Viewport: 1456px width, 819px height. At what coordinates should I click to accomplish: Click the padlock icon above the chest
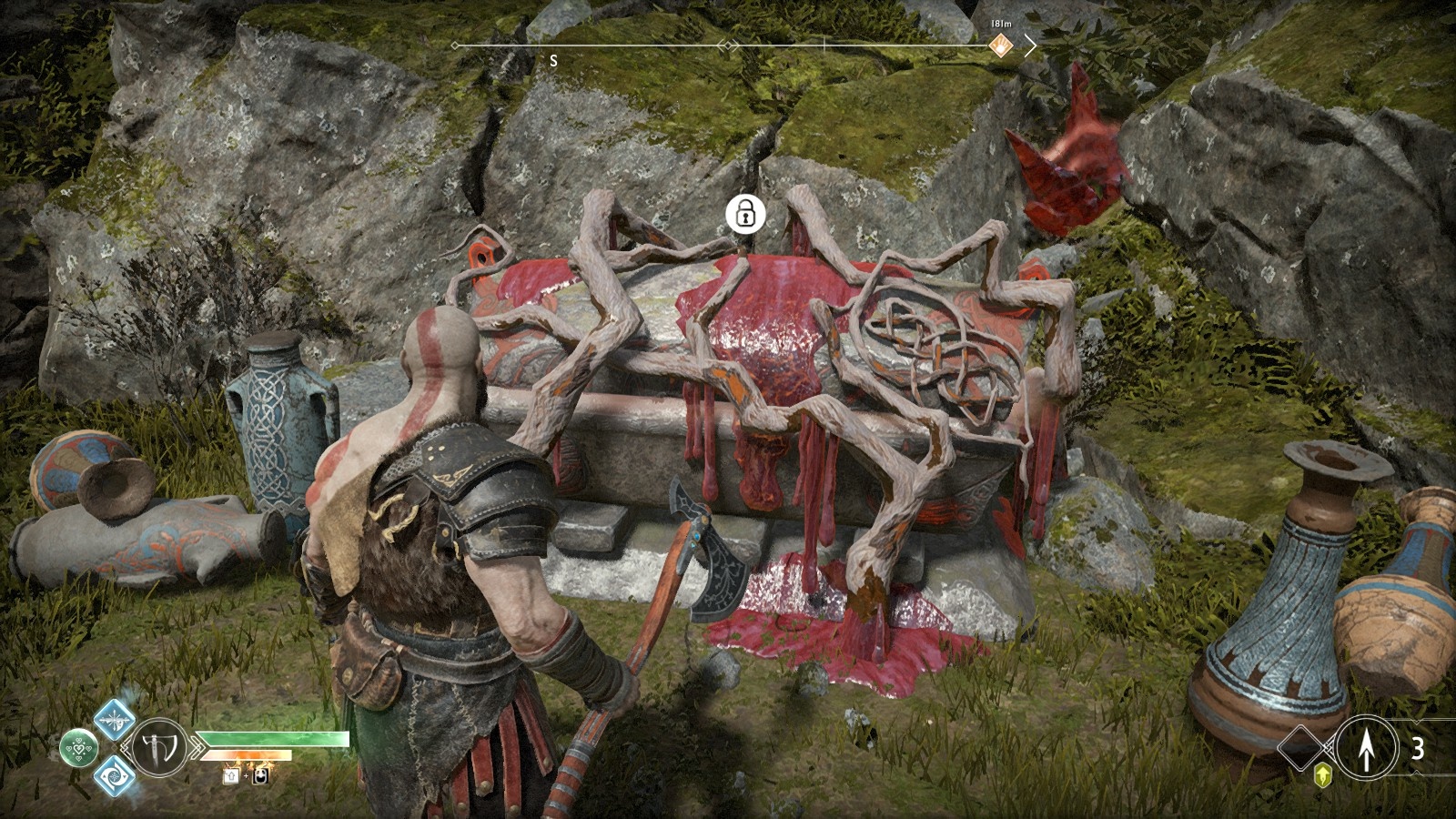click(745, 215)
